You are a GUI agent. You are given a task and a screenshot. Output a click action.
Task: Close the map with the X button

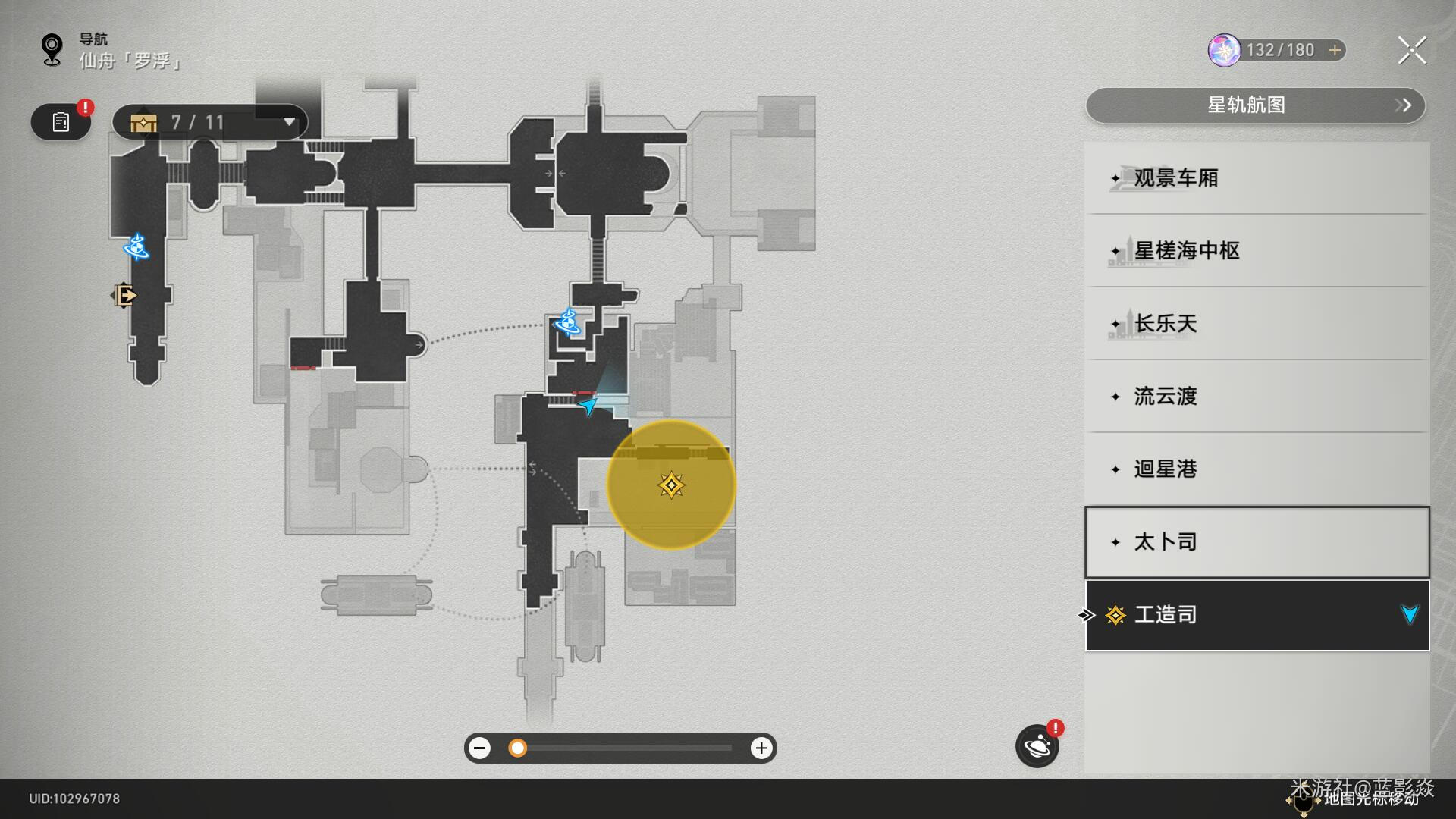(x=1411, y=51)
